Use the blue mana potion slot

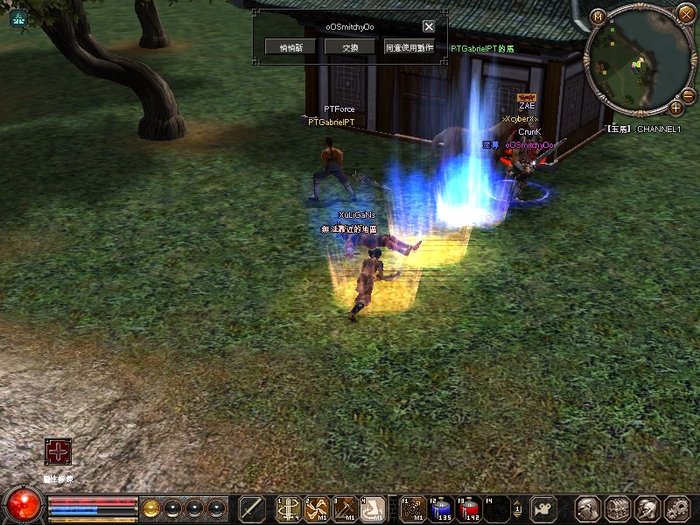coord(440,508)
